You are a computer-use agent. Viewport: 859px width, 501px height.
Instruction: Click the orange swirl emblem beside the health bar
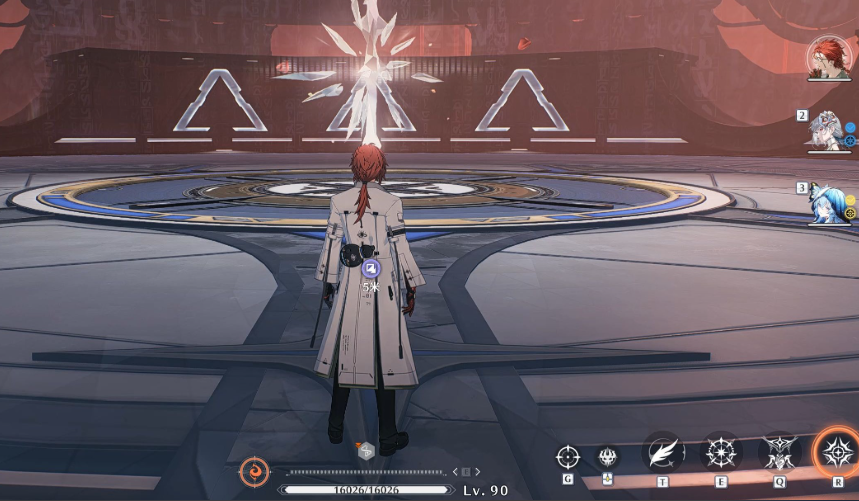(x=254, y=470)
